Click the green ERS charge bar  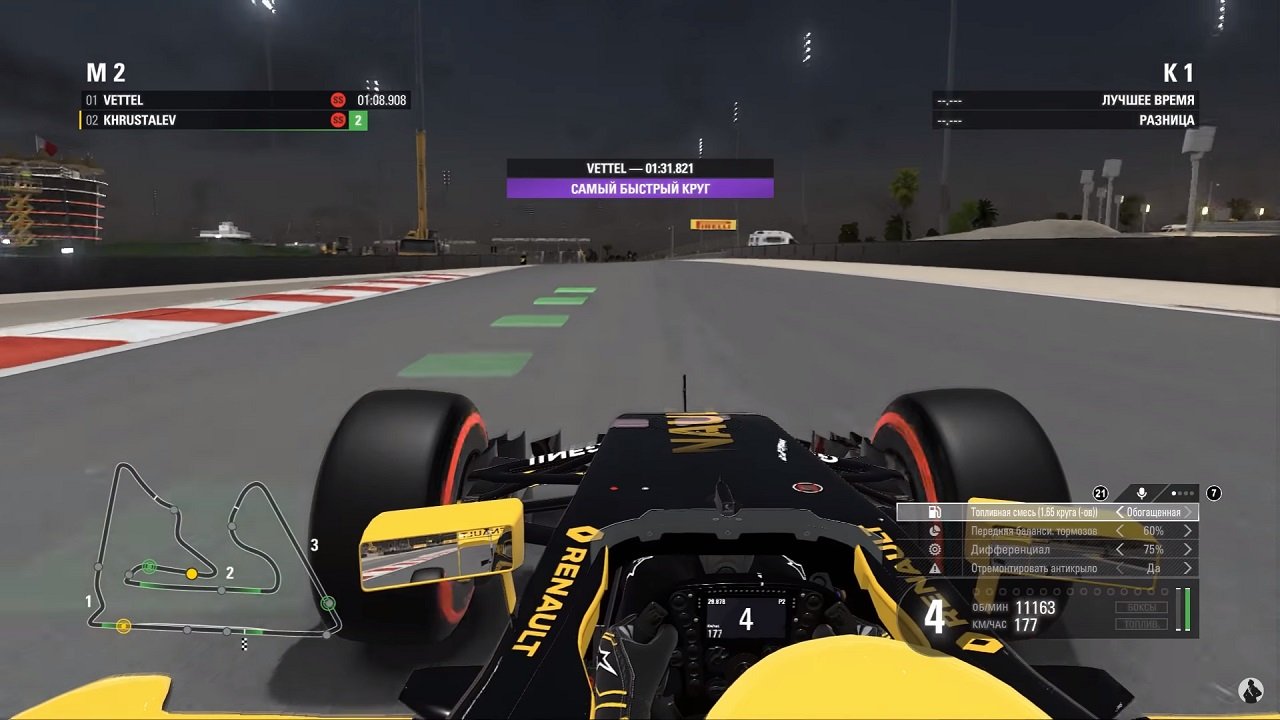point(1187,610)
